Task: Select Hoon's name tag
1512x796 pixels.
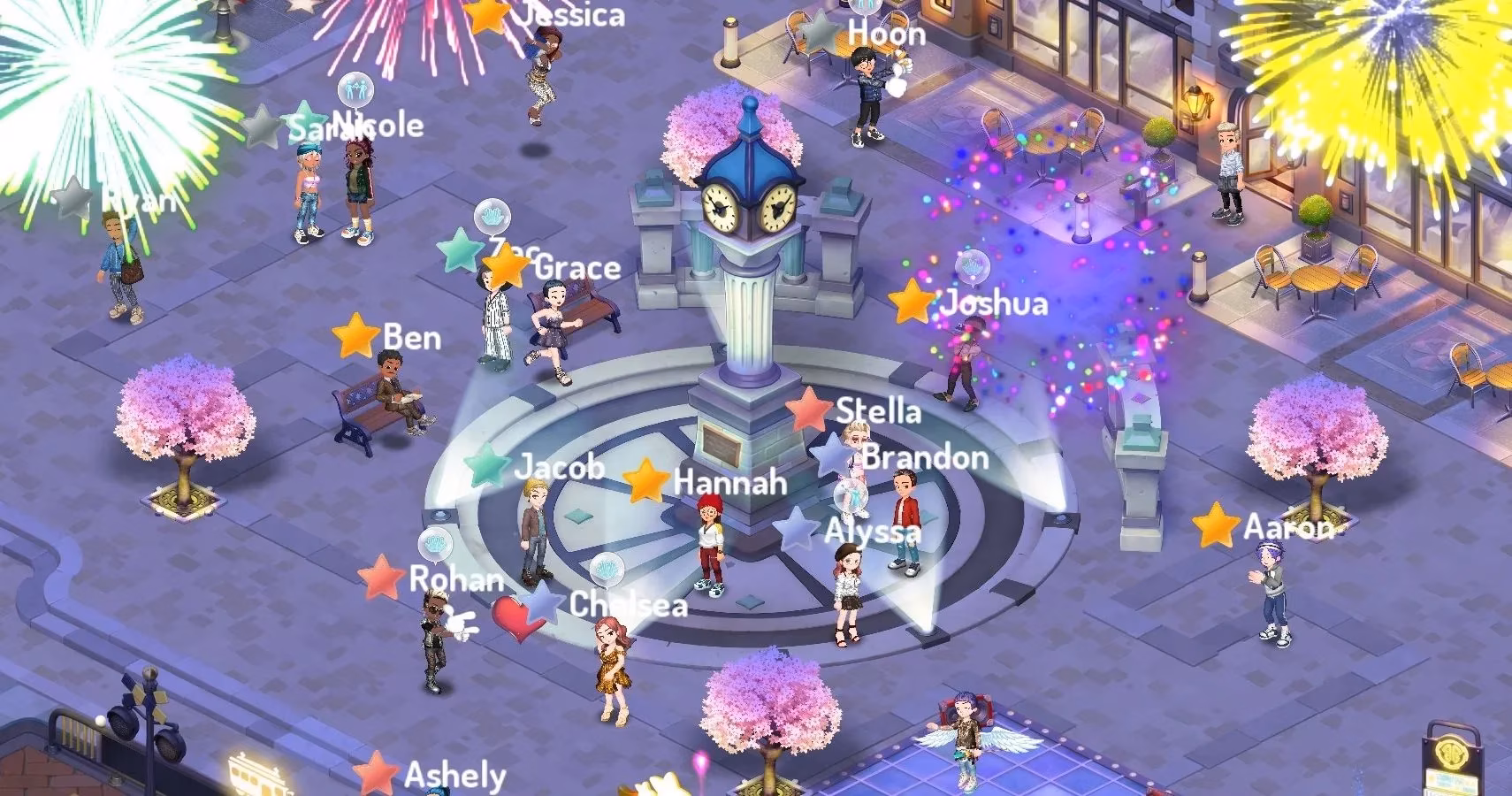Action: (886, 34)
